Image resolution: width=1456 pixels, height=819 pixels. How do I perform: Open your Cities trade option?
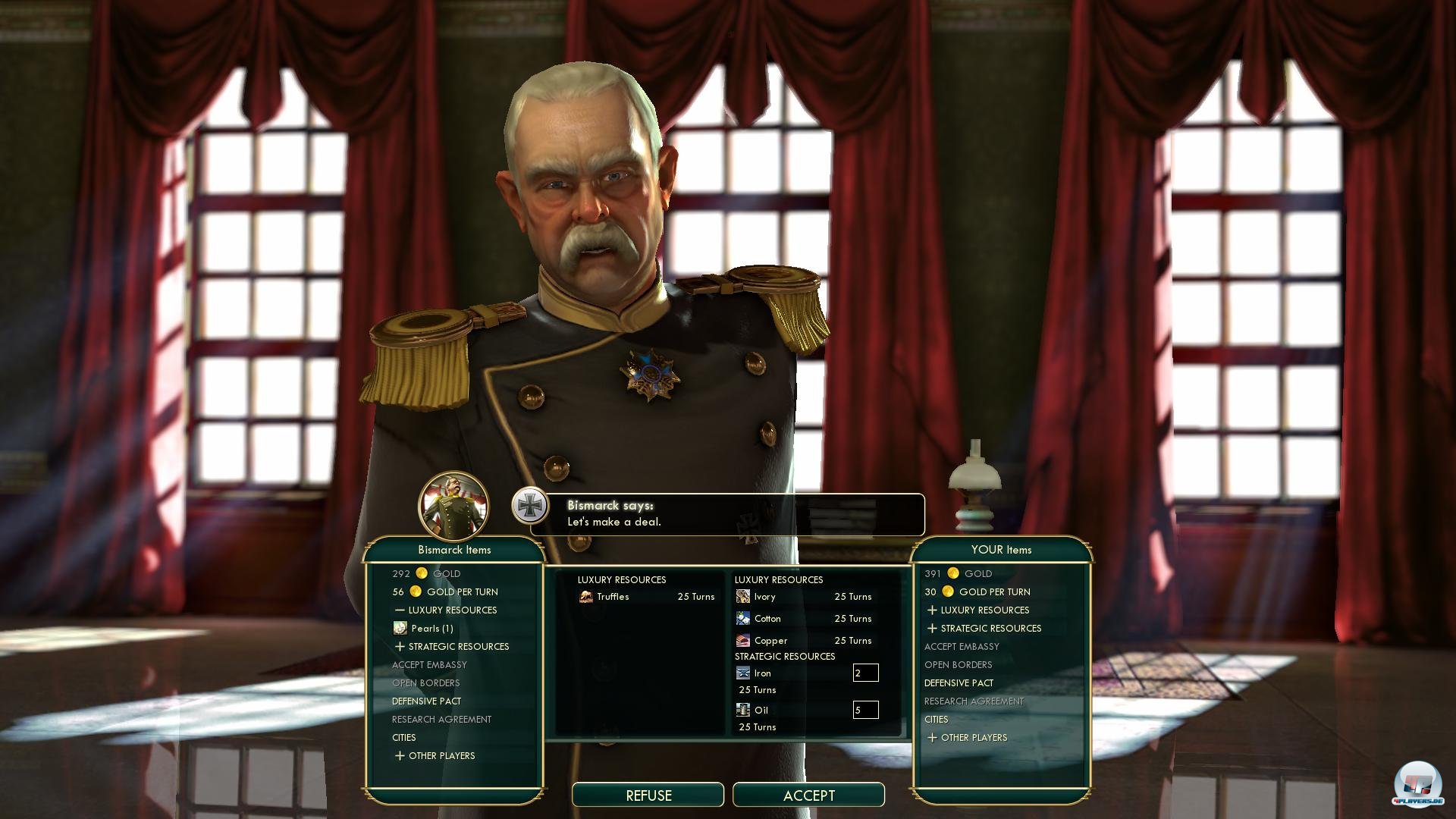[x=936, y=720]
